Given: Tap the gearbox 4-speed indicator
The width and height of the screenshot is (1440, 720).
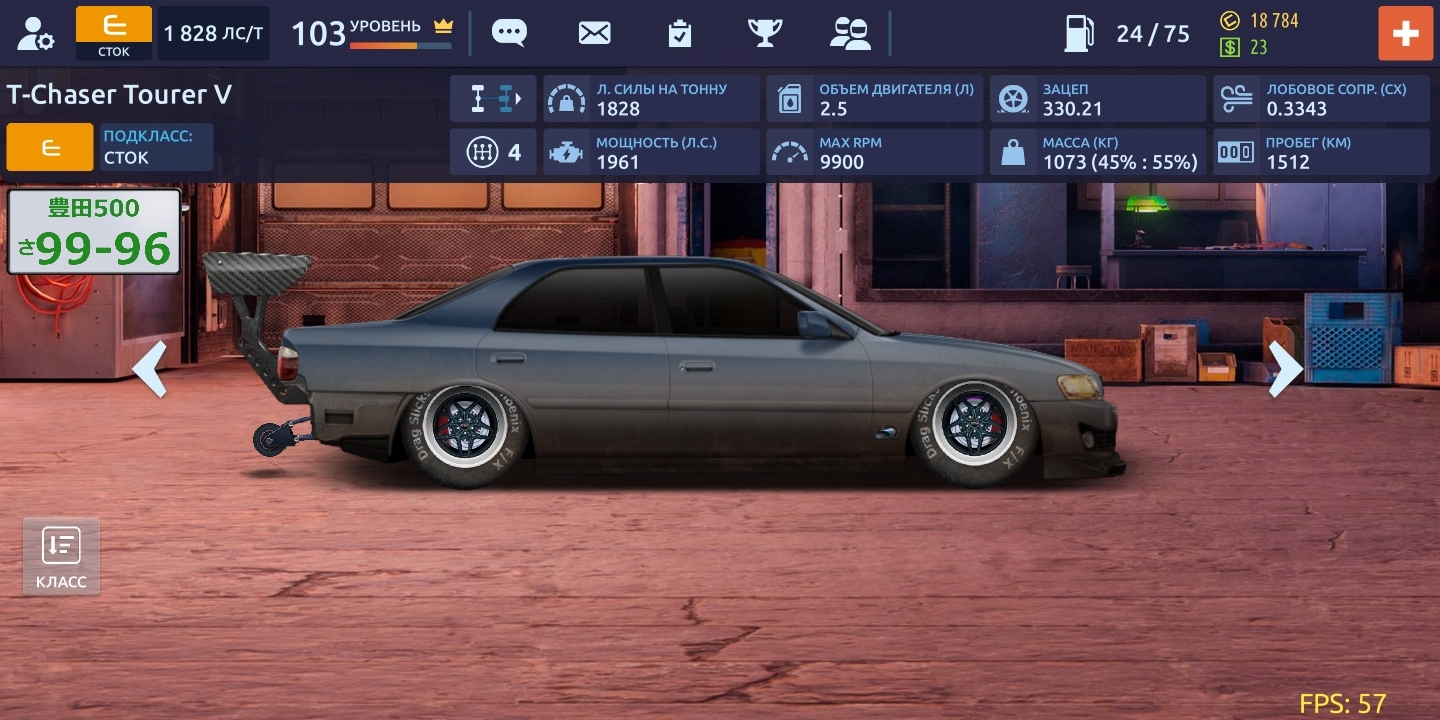Looking at the screenshot, I should click(x=493, y=152).
